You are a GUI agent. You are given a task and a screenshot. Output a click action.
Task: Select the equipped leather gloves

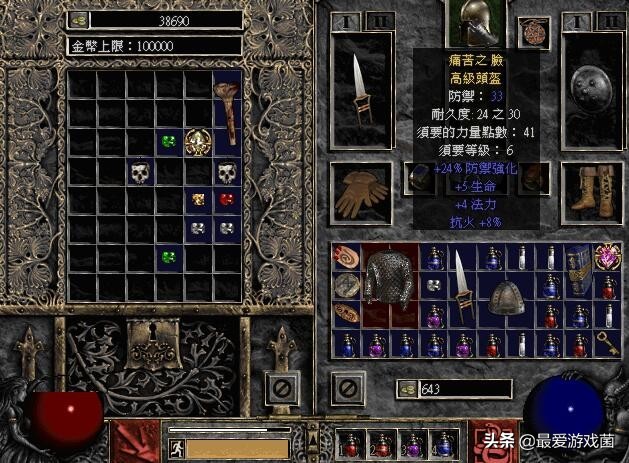coord(356,190)
